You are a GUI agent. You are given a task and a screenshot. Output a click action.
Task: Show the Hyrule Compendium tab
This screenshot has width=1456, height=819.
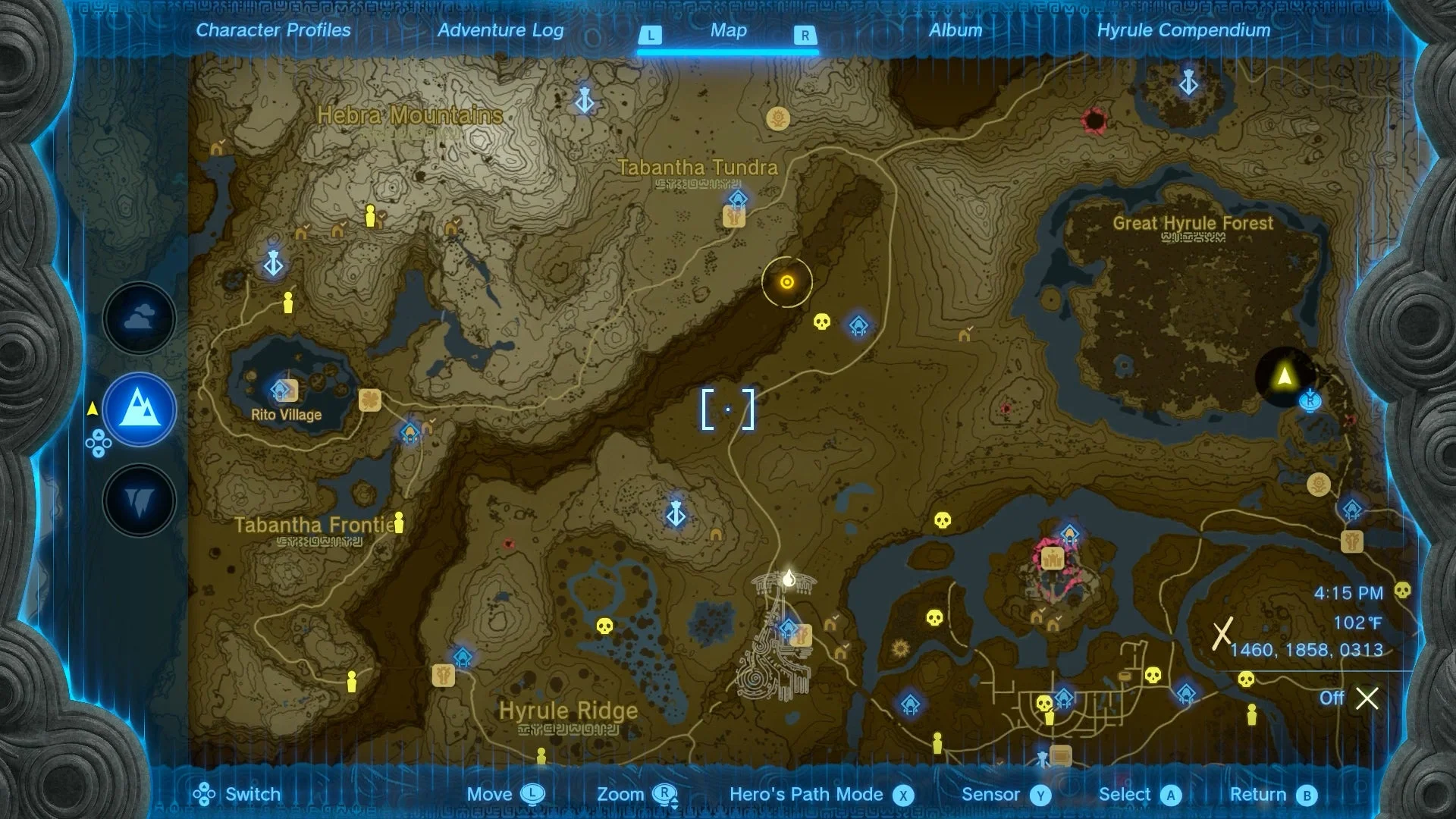pos(1183,30)
